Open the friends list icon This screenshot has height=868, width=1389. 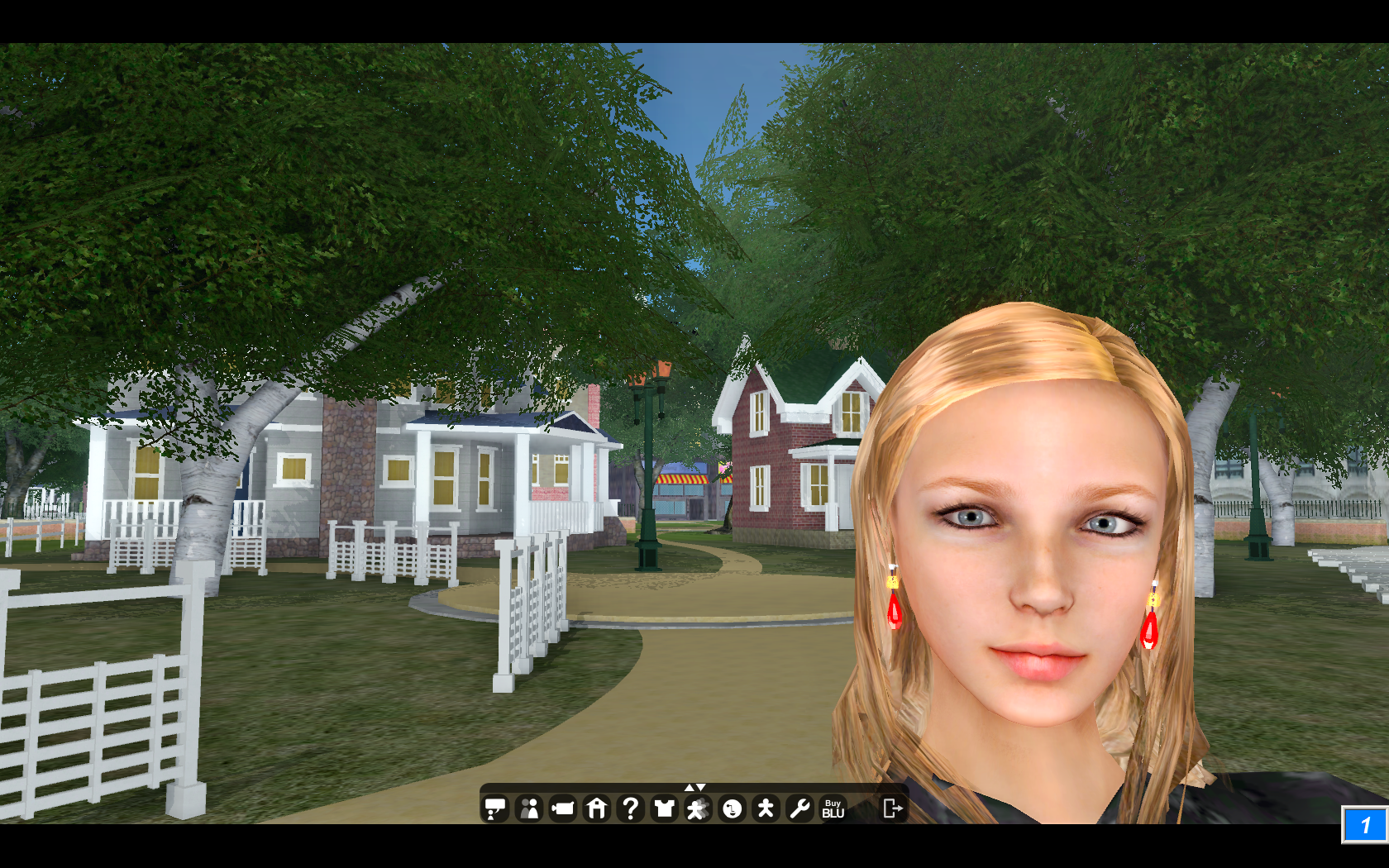529,808
